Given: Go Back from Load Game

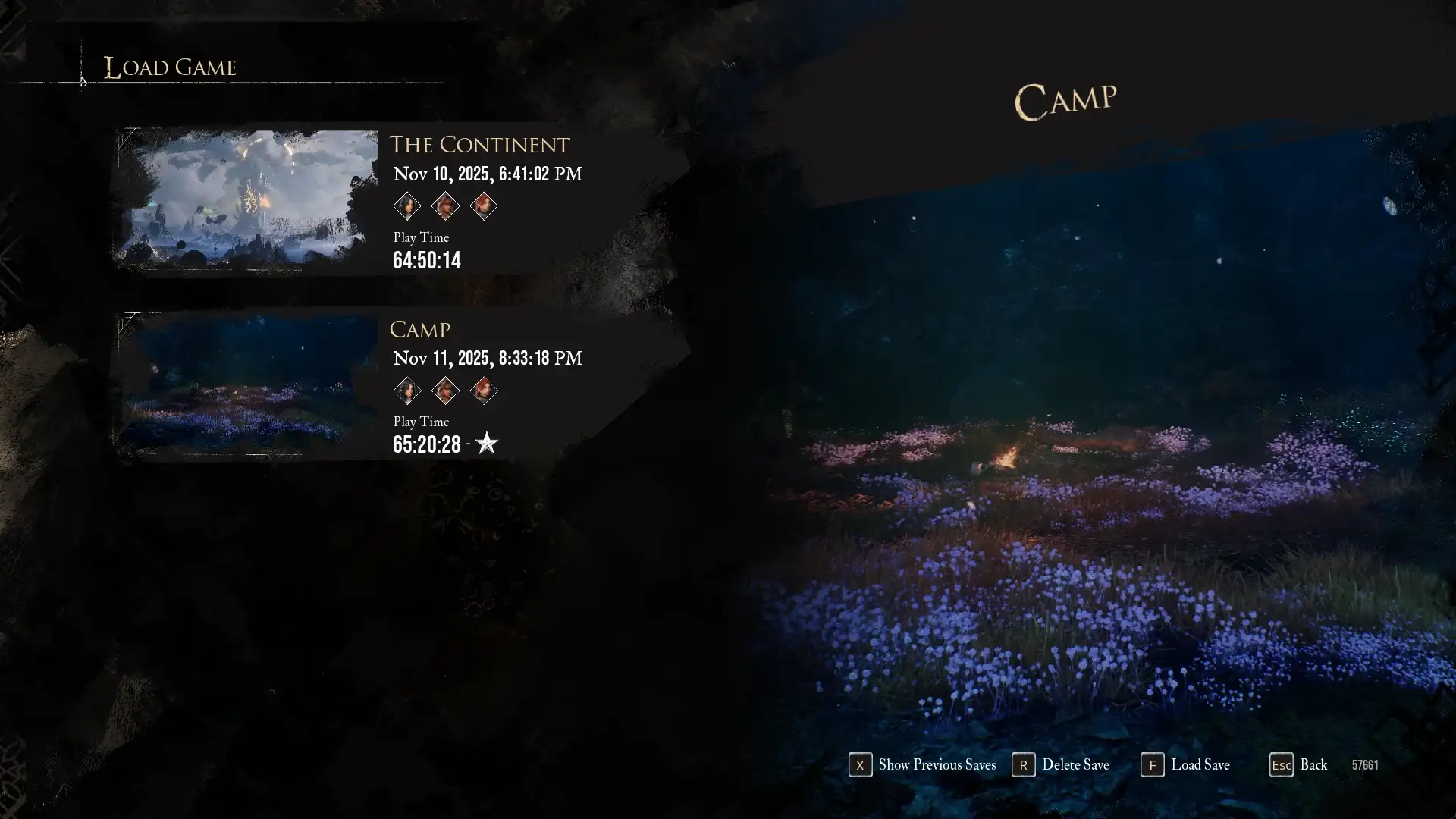Looking at the screenshot, I should coord(1299,765).
